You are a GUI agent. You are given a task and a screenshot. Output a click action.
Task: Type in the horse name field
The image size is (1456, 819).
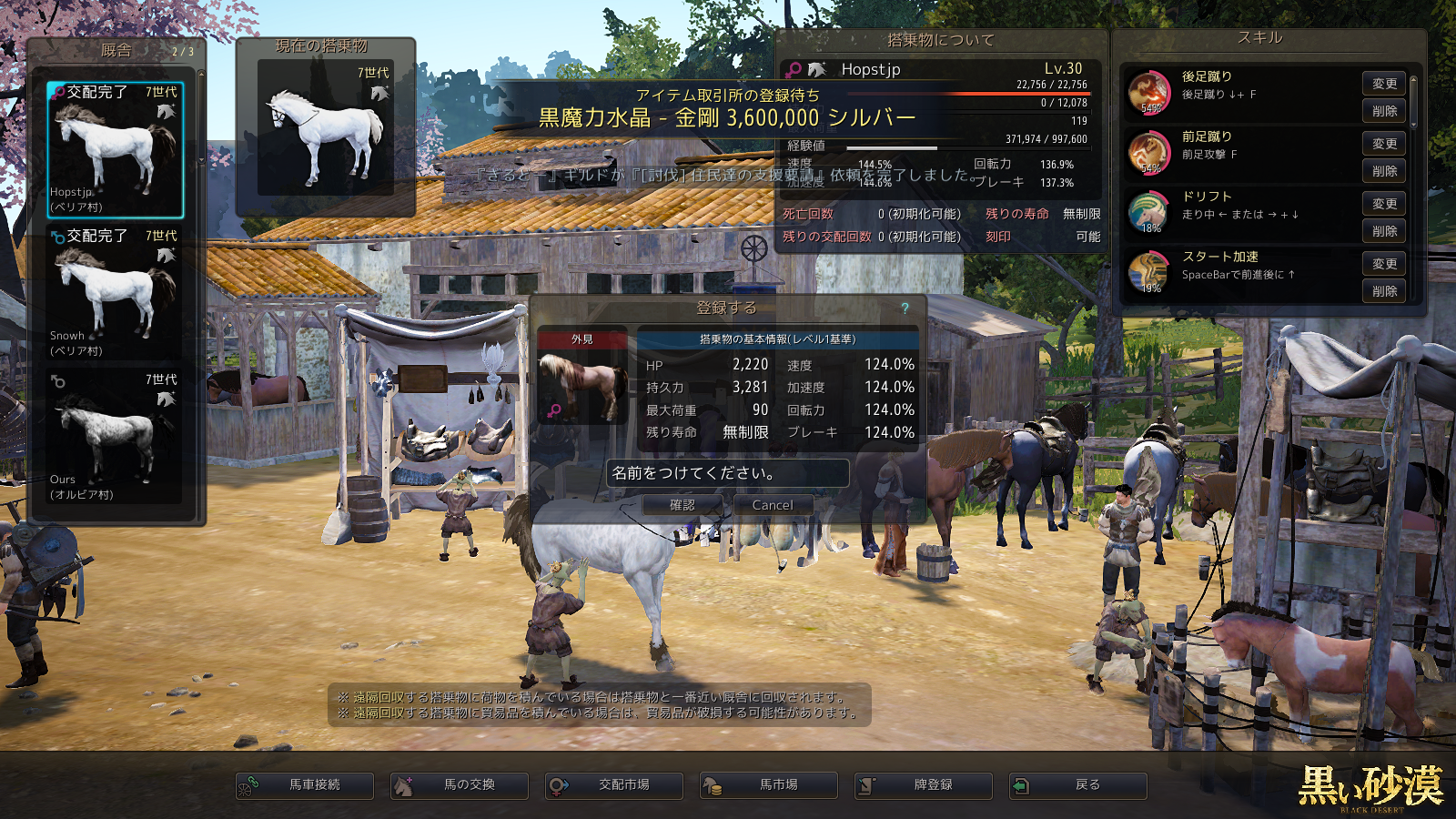pos(727,473)
